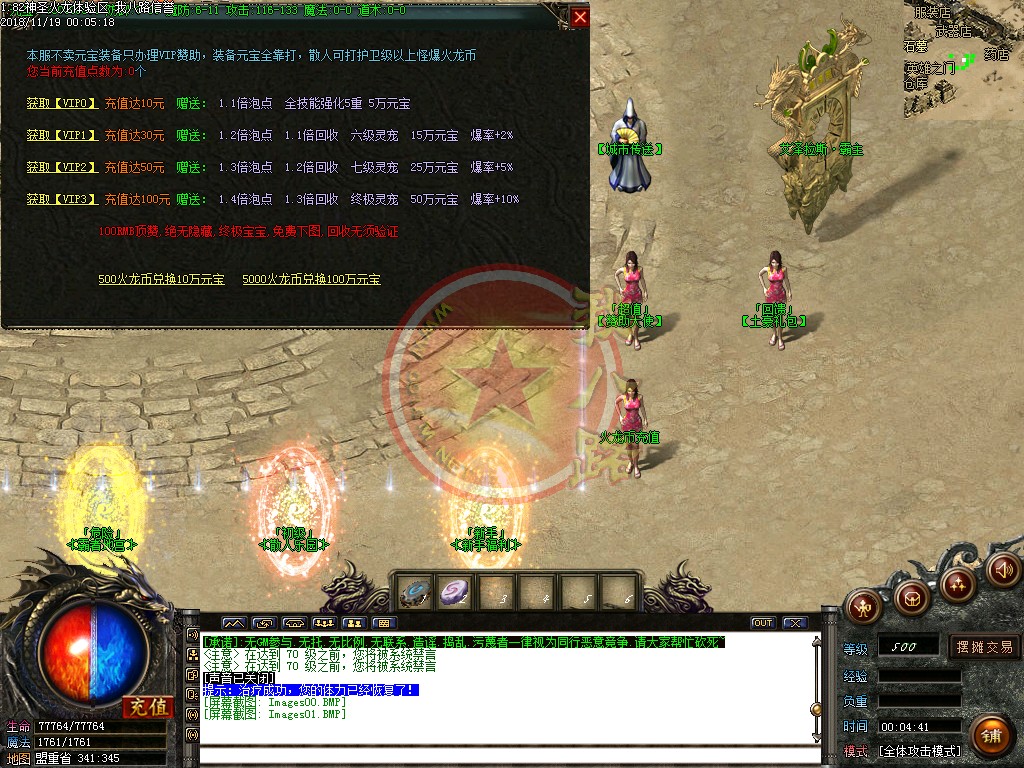The image size is (1024, 768).
Task: Toggle the sound speaker icon
Action: [1002, 570]
